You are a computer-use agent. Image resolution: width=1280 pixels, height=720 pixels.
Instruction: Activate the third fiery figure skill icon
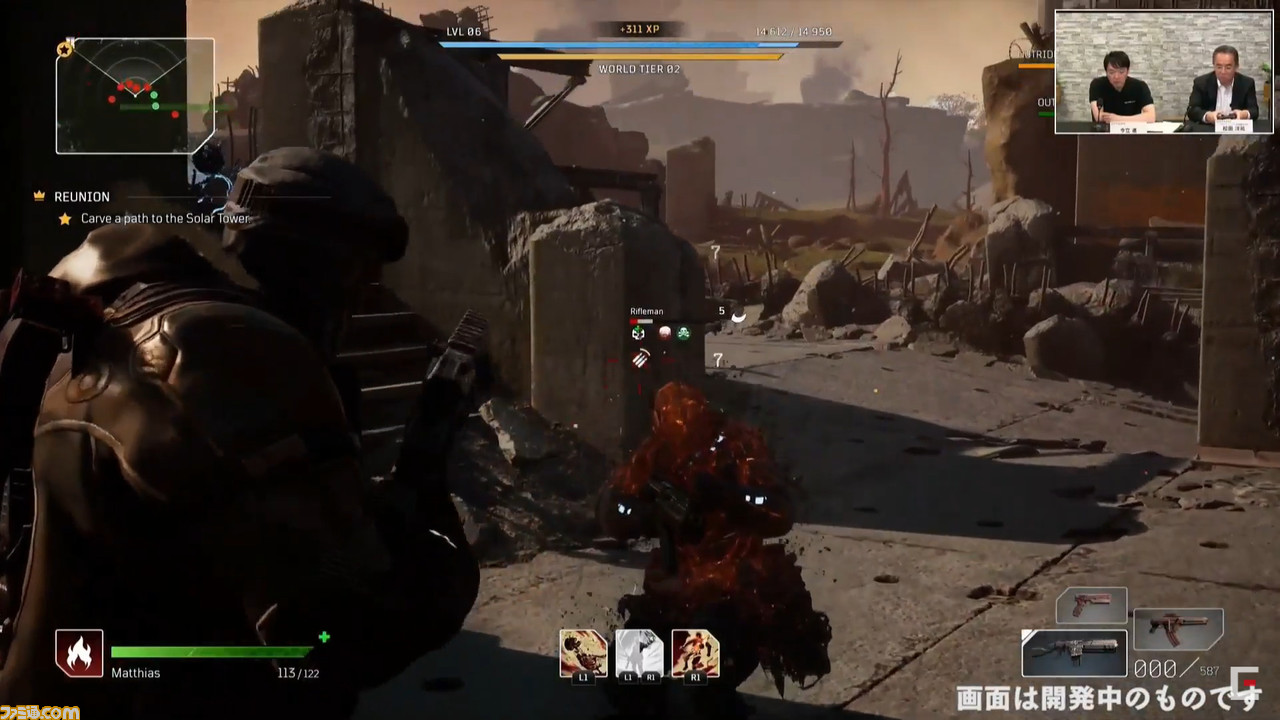click(x=695, y=653)
